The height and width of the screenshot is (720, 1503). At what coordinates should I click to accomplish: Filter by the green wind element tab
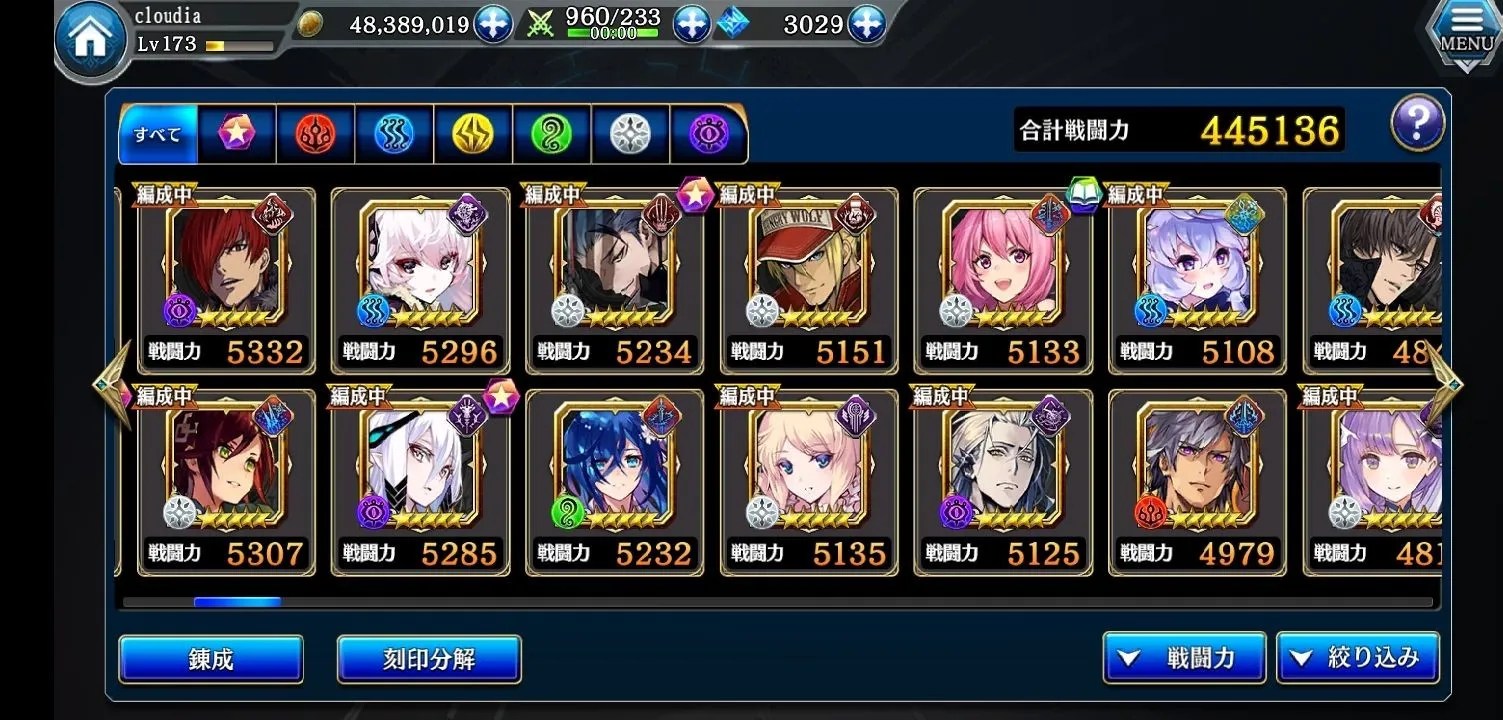[x=551, y=134]
